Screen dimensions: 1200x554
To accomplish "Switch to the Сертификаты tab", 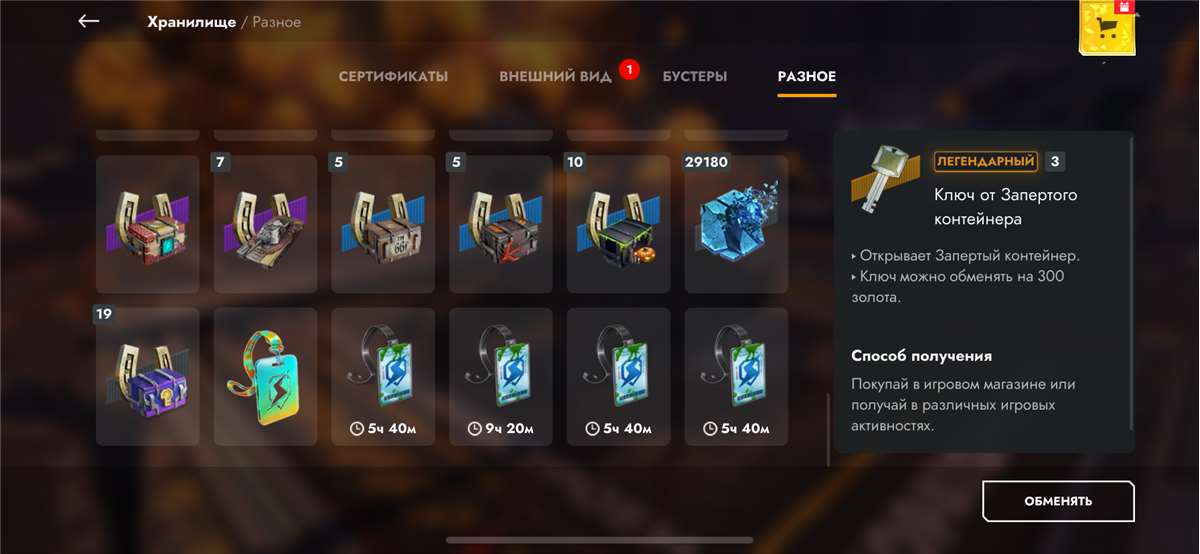I will coord(393,77).
